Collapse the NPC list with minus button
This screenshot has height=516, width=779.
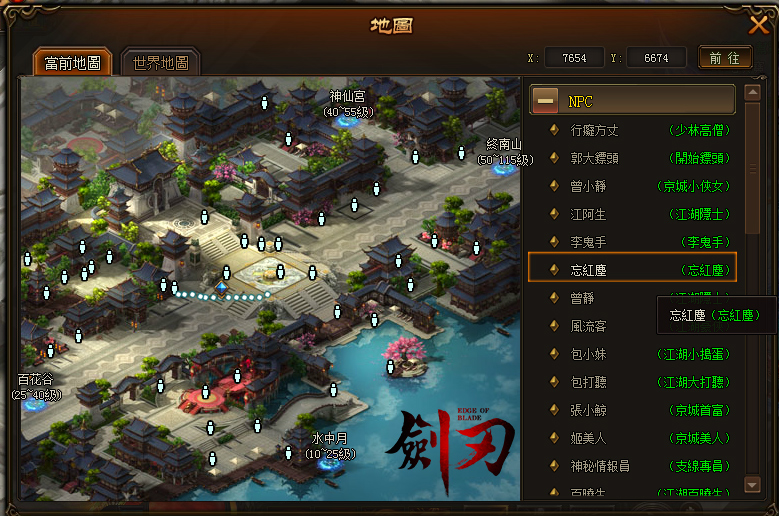[x=545, y=100]
